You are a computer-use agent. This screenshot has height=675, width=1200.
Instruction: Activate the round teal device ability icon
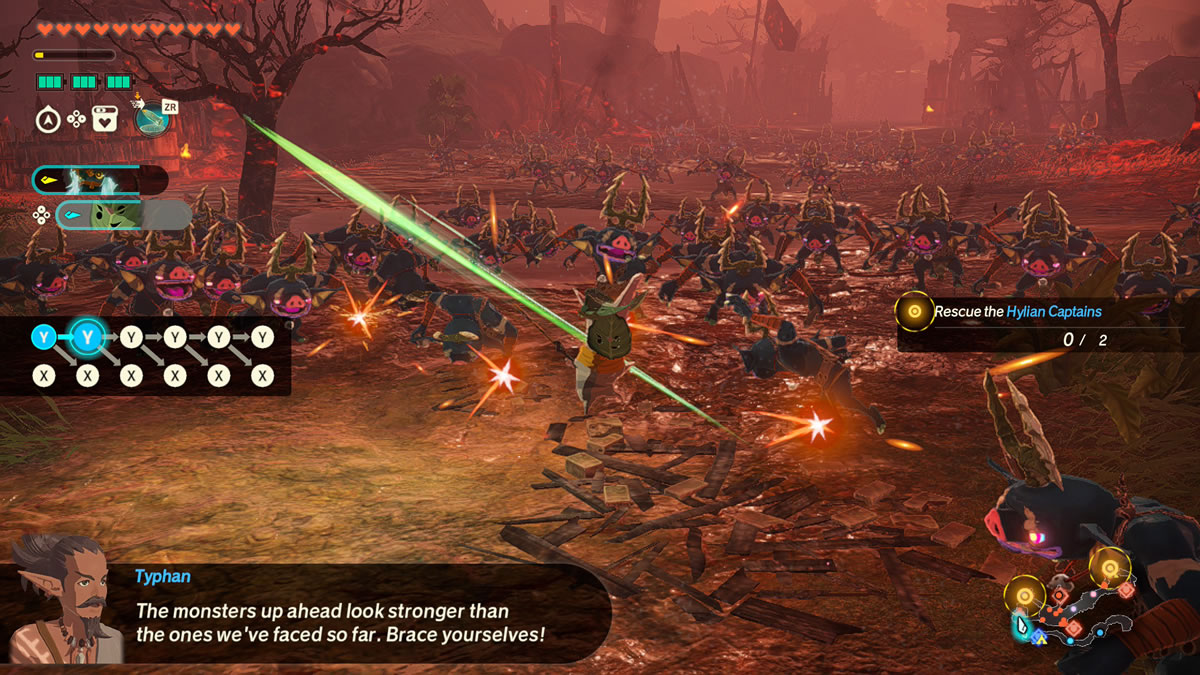[x=151, y=119]
